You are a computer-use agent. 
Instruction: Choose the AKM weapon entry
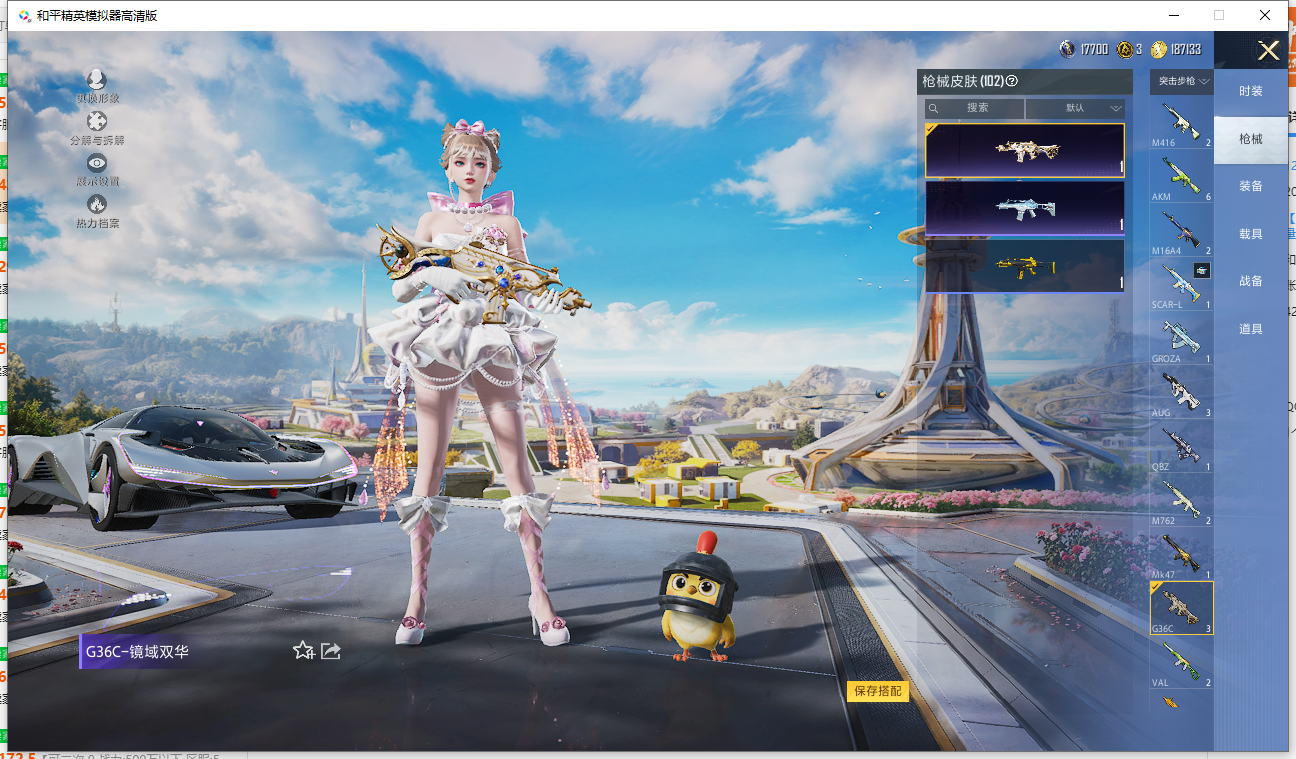point(1181,178)
